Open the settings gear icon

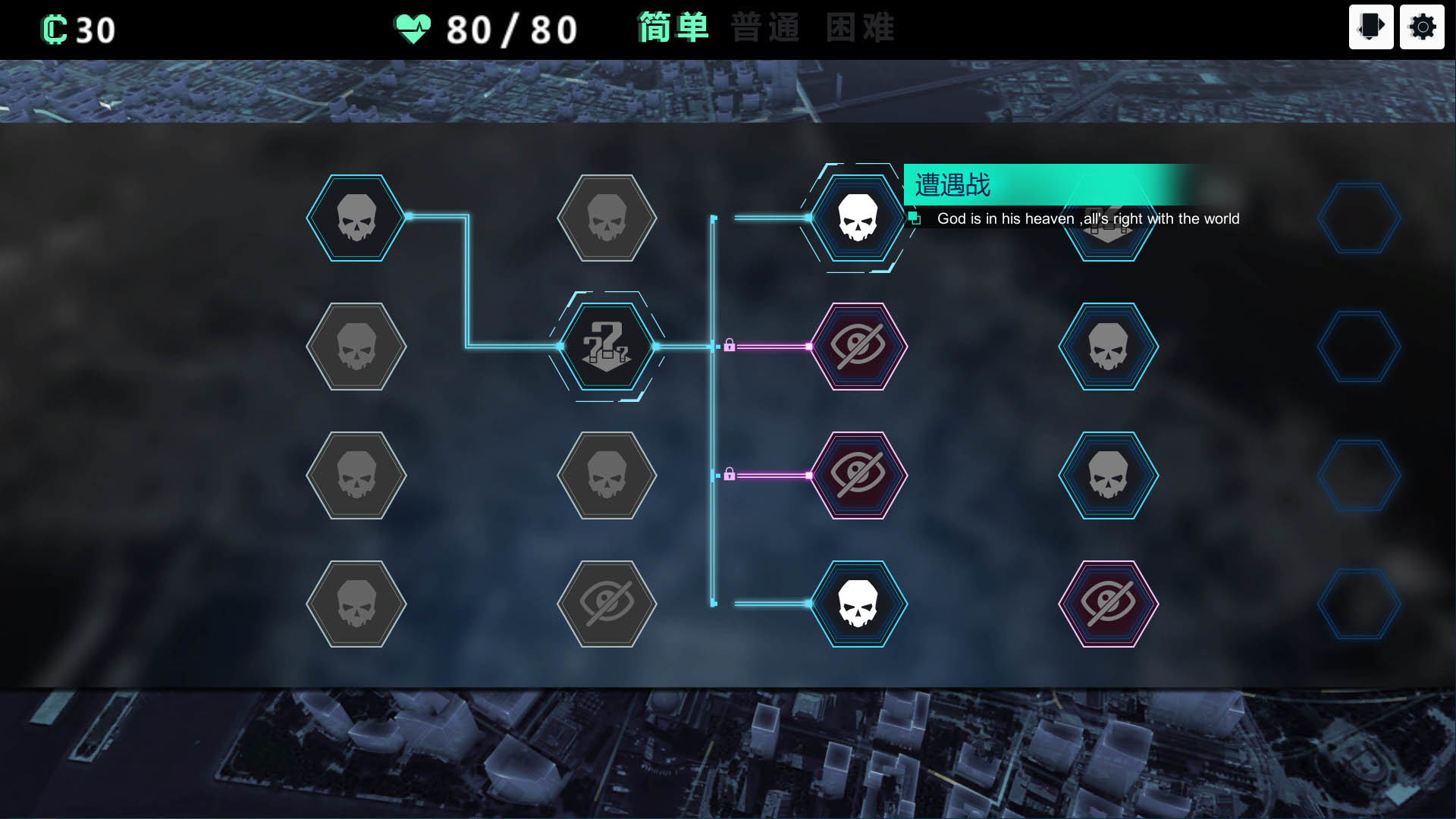pyautogui.click(x=1422, y=27)
